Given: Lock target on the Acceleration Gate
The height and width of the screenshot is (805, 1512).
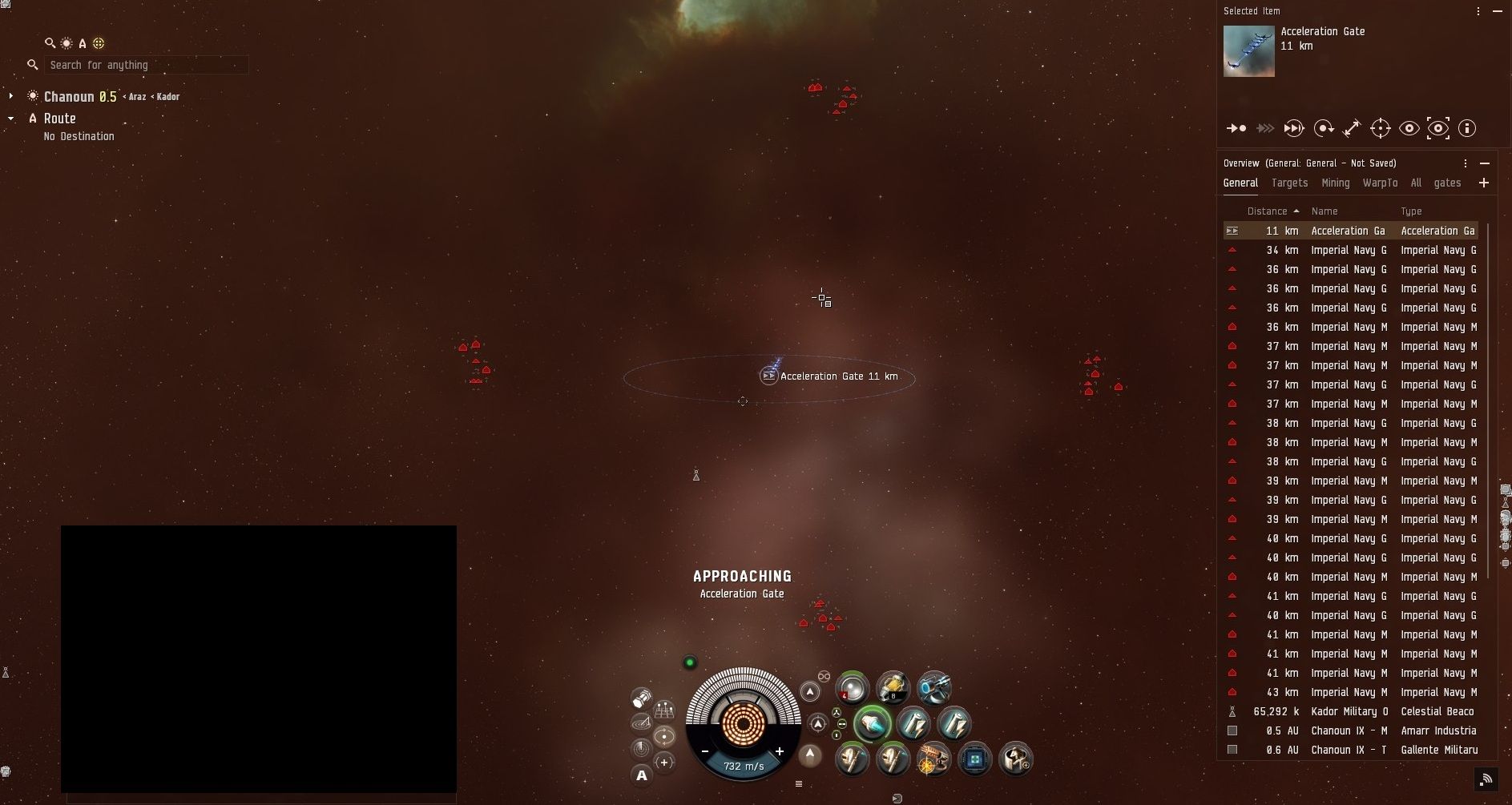Looking at the screenshot, I should click(1380, 128).
